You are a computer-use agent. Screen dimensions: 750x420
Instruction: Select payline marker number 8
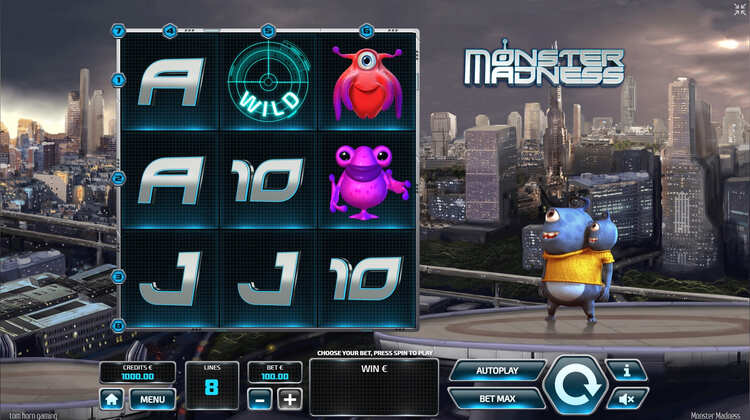[119, 325]
